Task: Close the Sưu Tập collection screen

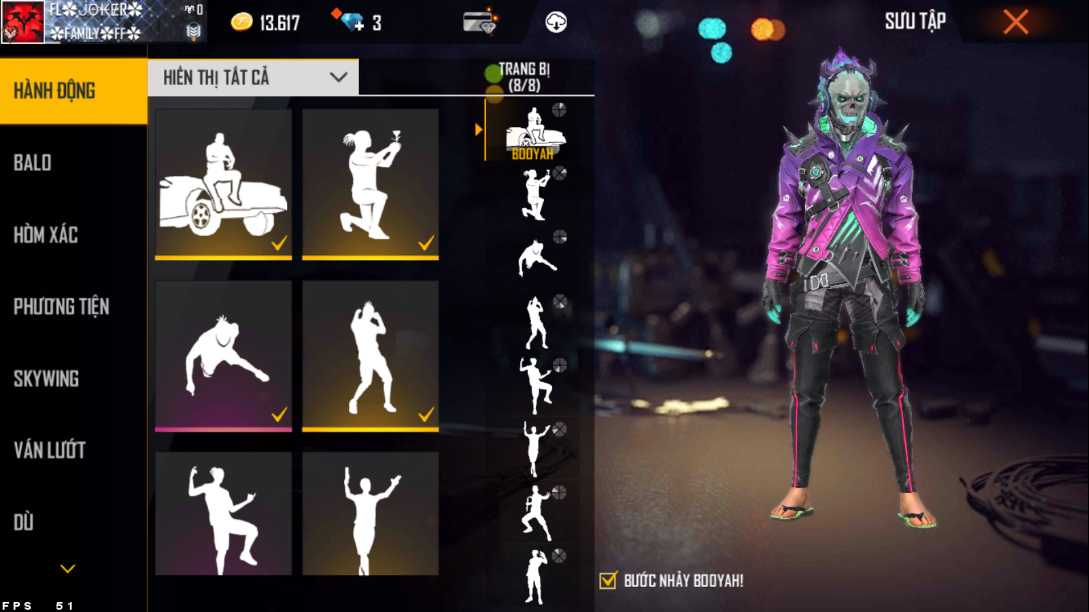Action: tap(1015, 22)
